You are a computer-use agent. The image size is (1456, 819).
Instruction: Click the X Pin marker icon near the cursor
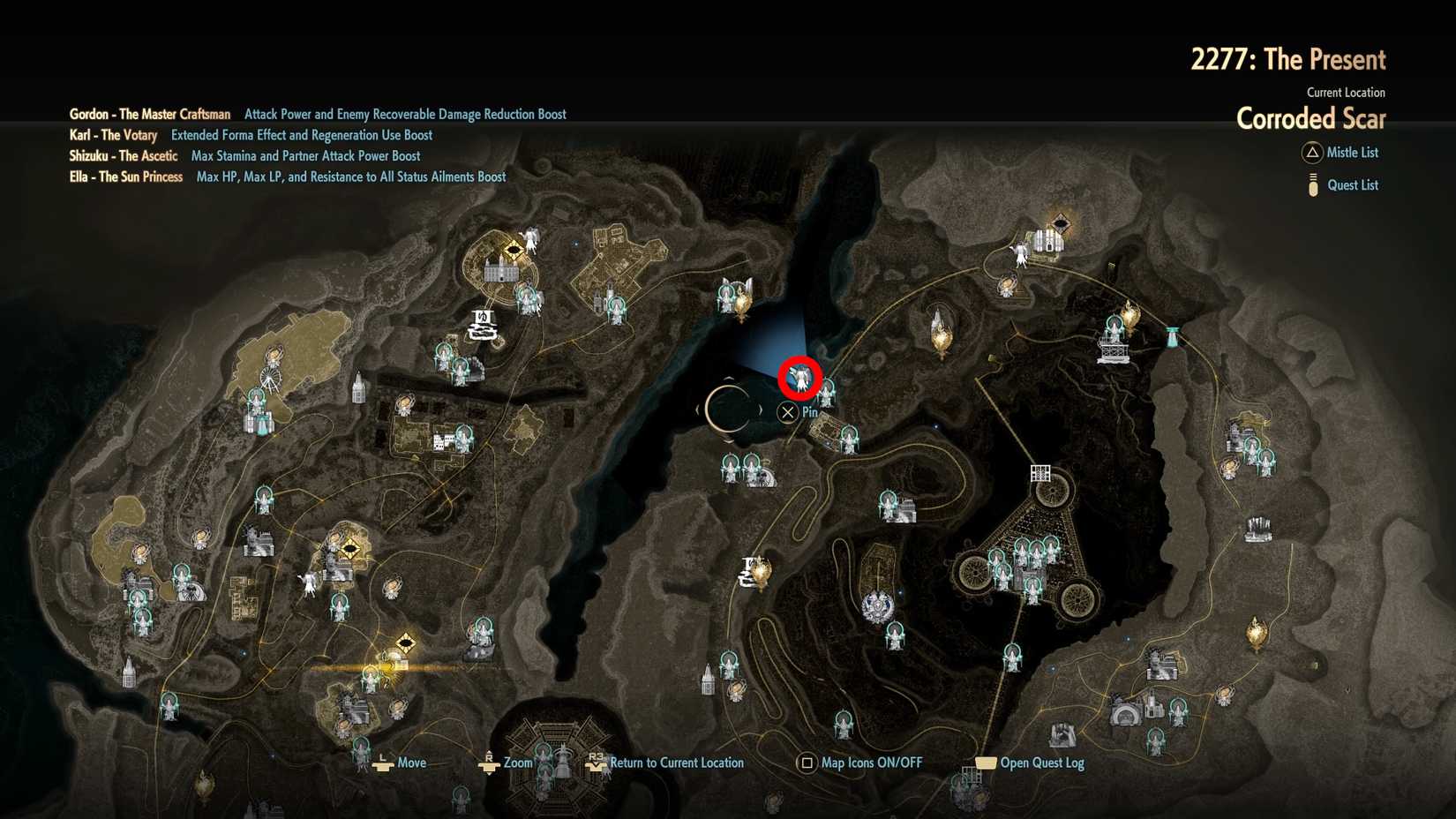[787, 411]
